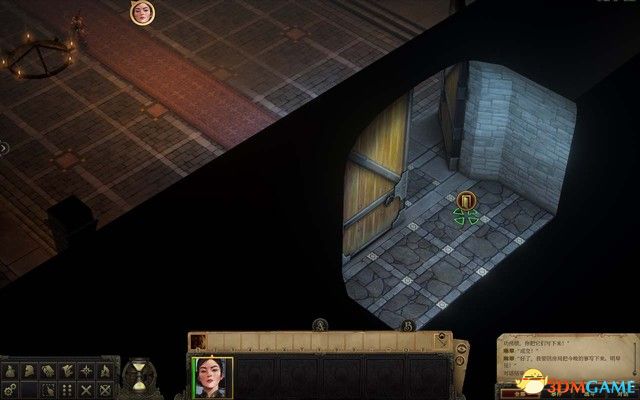Click the door interaction marker
Viewport: 640px width, 400px height.
[x=466, y=202]
